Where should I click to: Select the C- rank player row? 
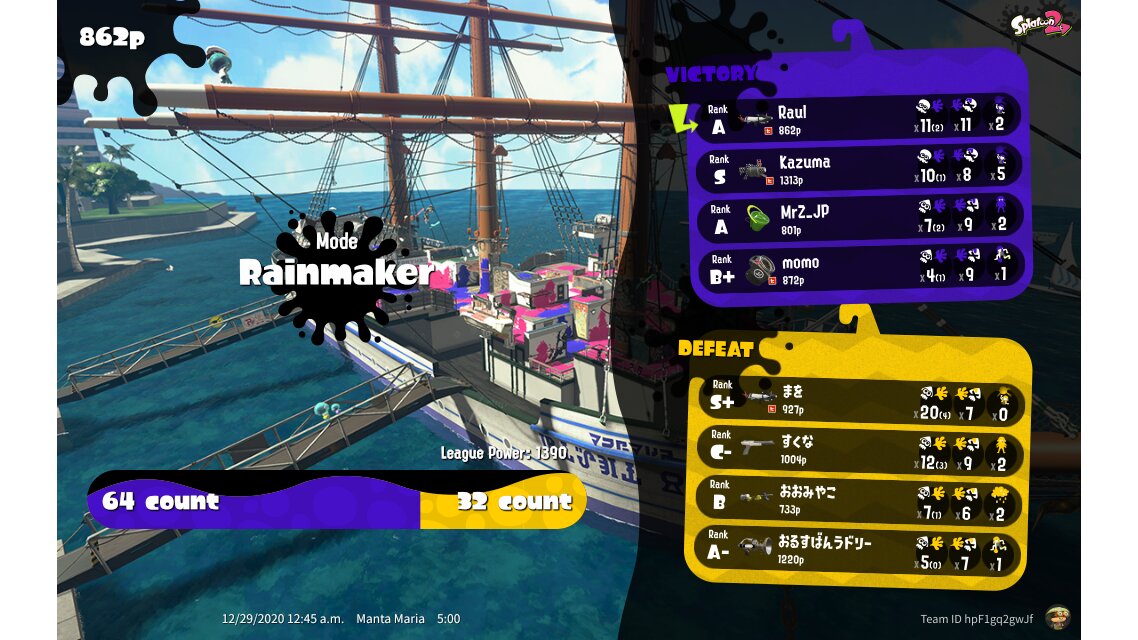[x=860, y=451]
